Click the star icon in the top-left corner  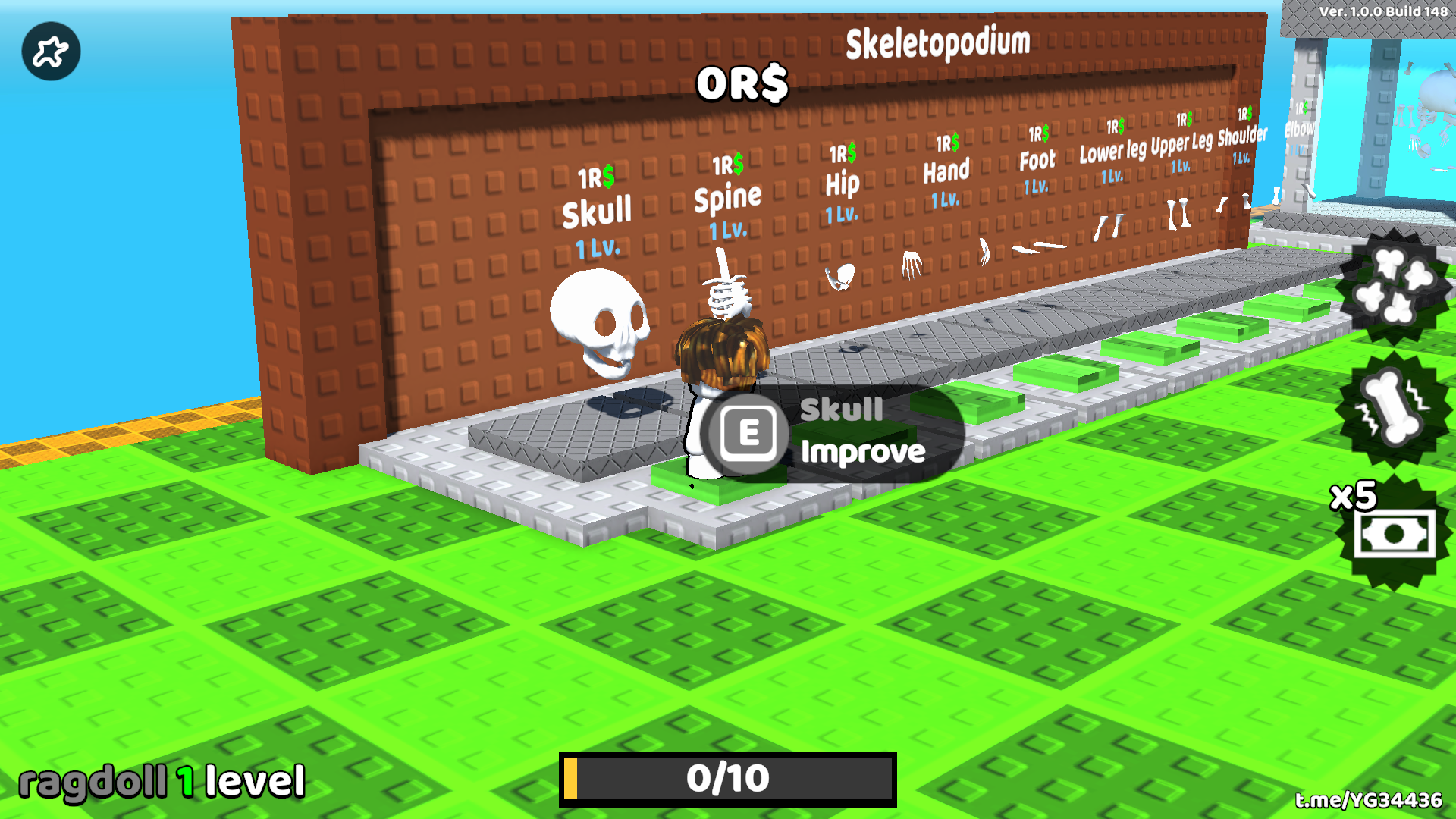pyautogui.click(x=50, y=50)
